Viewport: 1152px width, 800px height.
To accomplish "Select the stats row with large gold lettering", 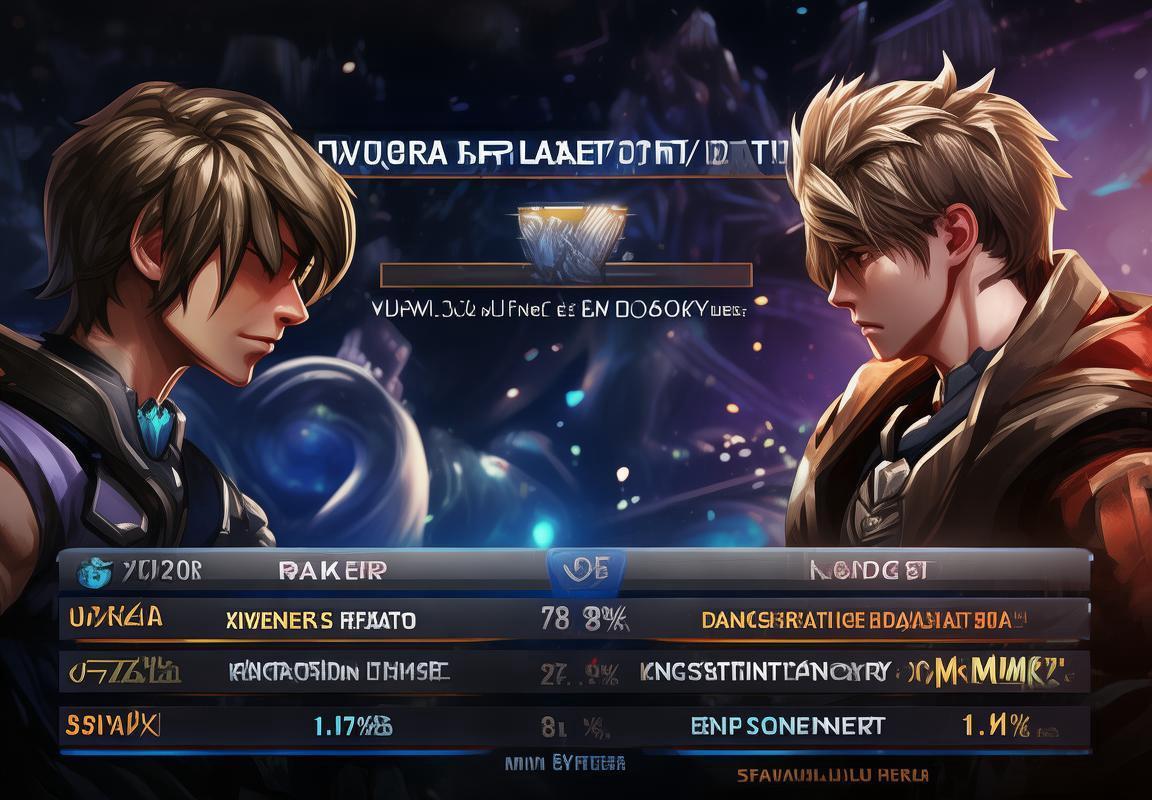I will 574,672.
